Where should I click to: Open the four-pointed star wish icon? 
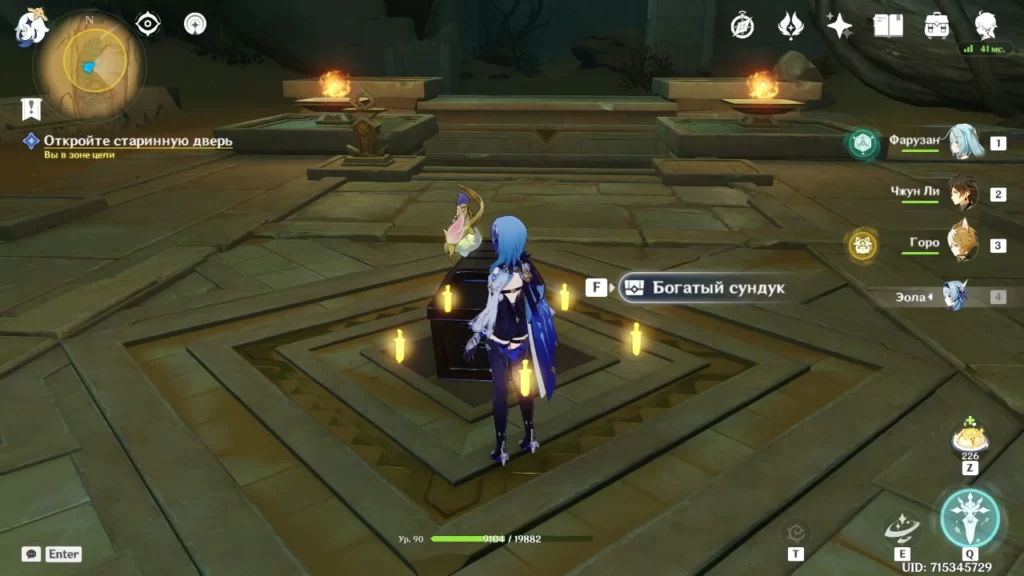[839, 26]
